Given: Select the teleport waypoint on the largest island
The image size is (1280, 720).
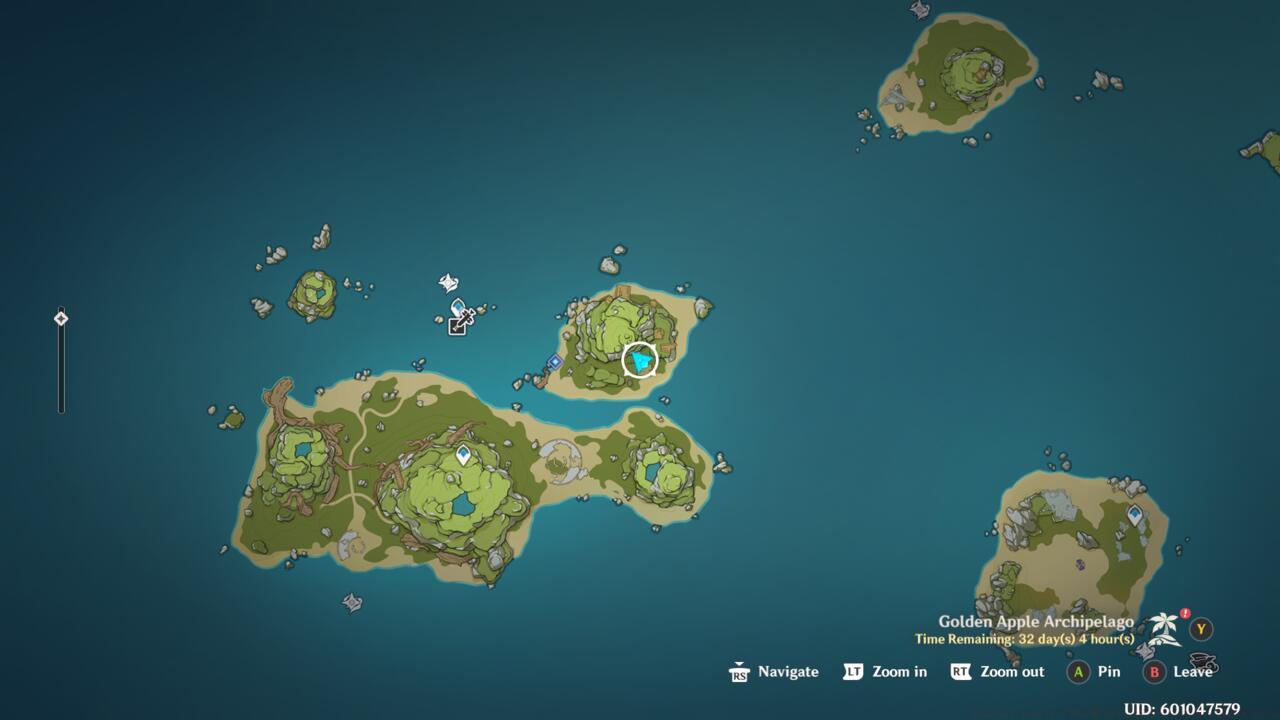Looking at the screenshot, I should coord(464,456).
